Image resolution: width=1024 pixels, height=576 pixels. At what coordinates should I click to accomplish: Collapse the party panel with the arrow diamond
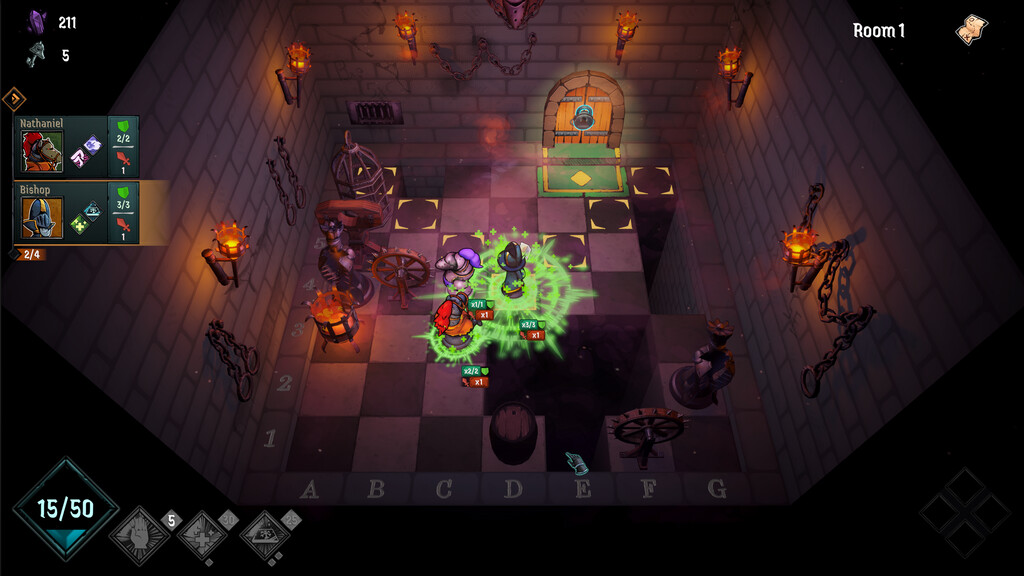click(14, 98)
